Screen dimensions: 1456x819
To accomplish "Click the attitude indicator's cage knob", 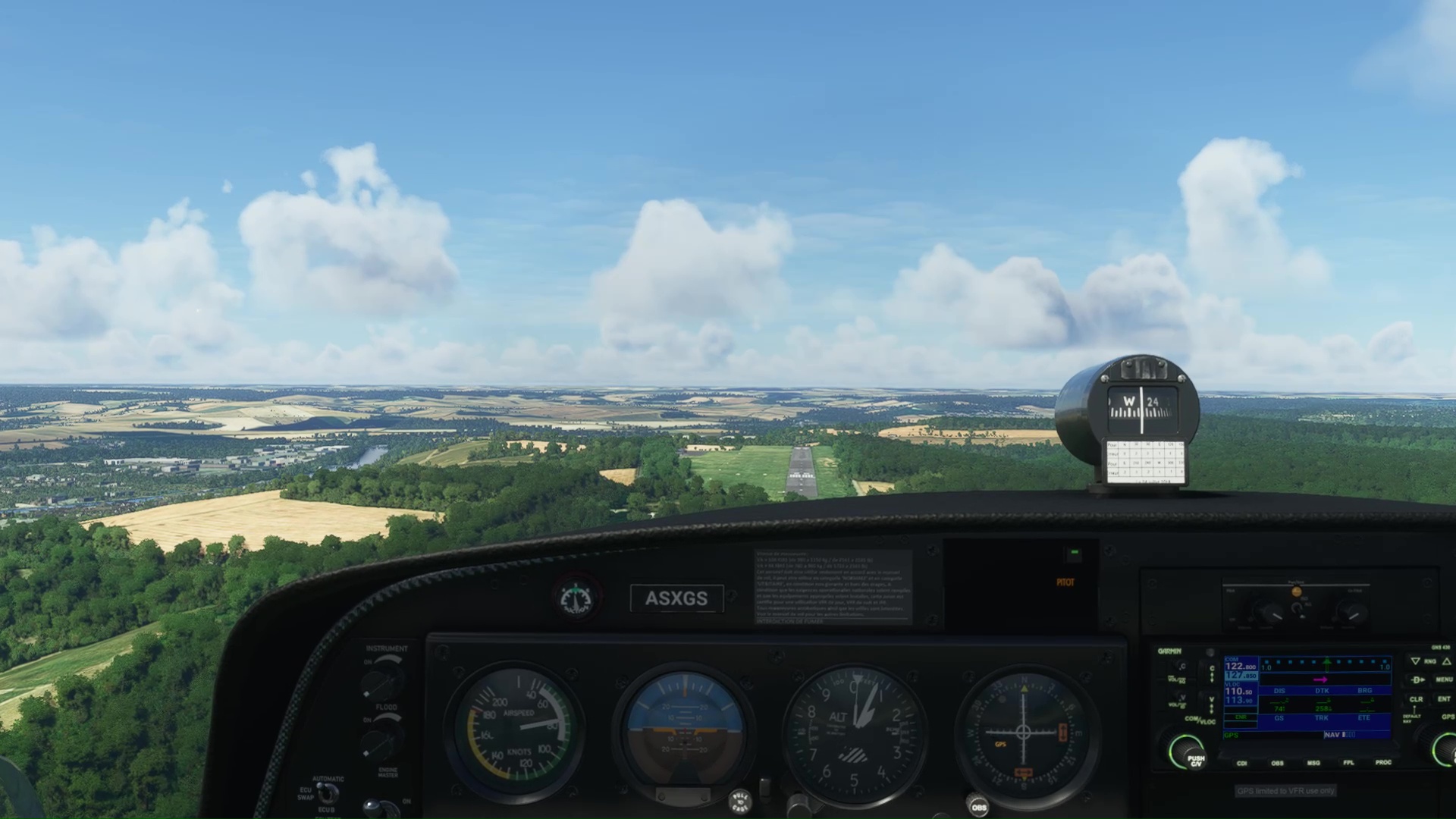I will pyautogui.click(x=739, y=800).
